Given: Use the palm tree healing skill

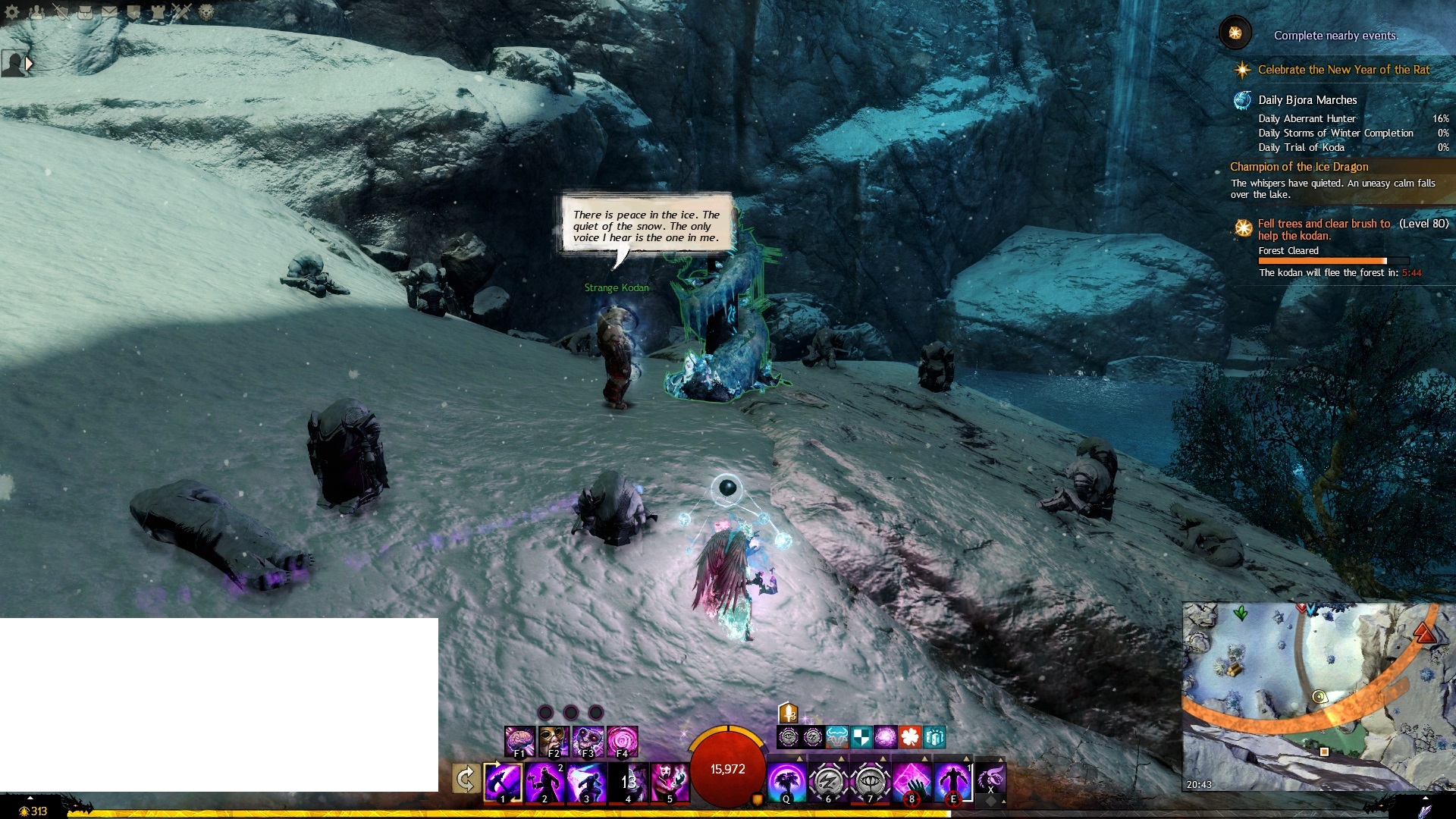Looking at the screenshot, I should tap(786, 781).
